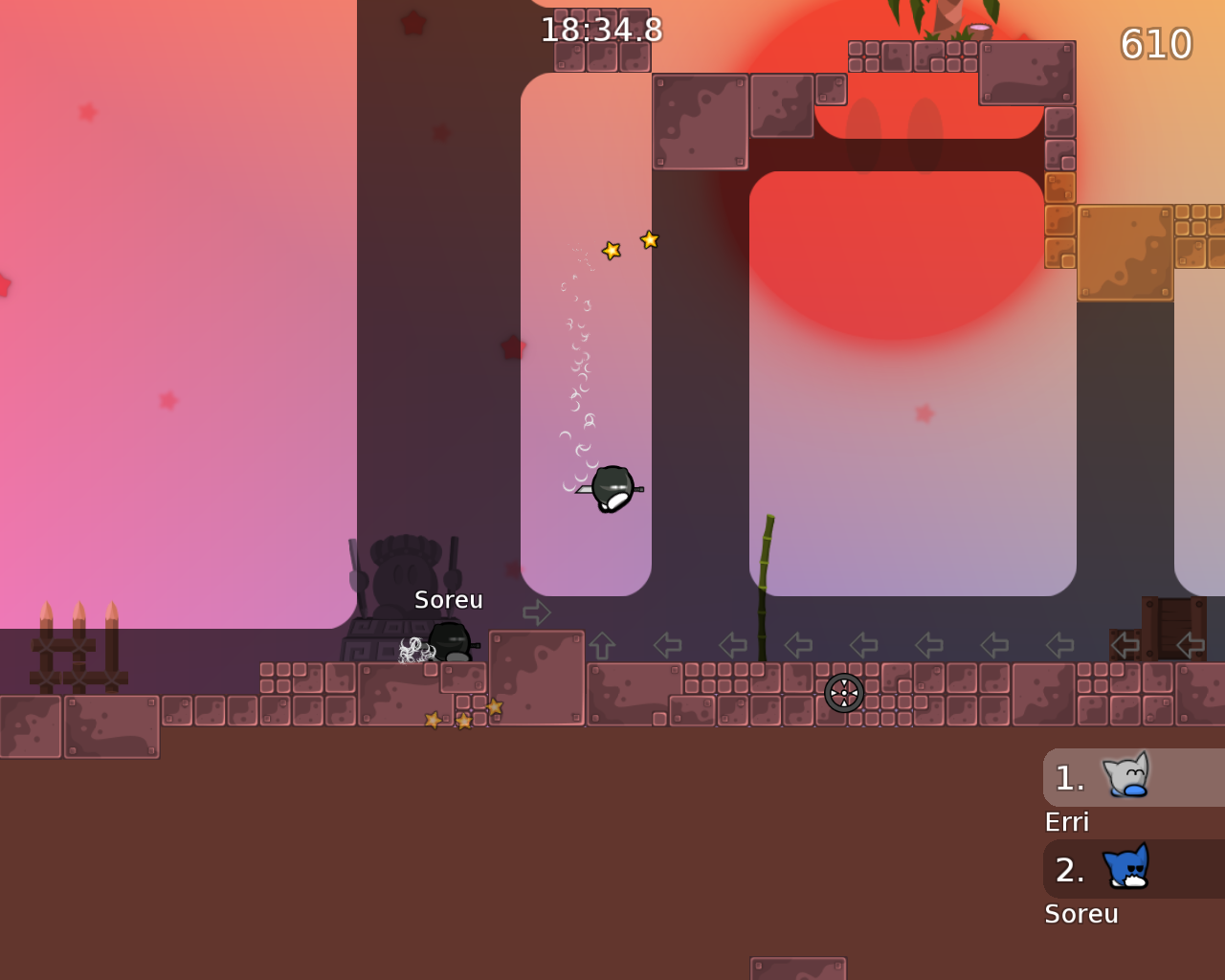The width and height of the screenshot is (1225, 980).
Task: Click Erri's gray cat avatar
Action: (x=1125, y=776)
